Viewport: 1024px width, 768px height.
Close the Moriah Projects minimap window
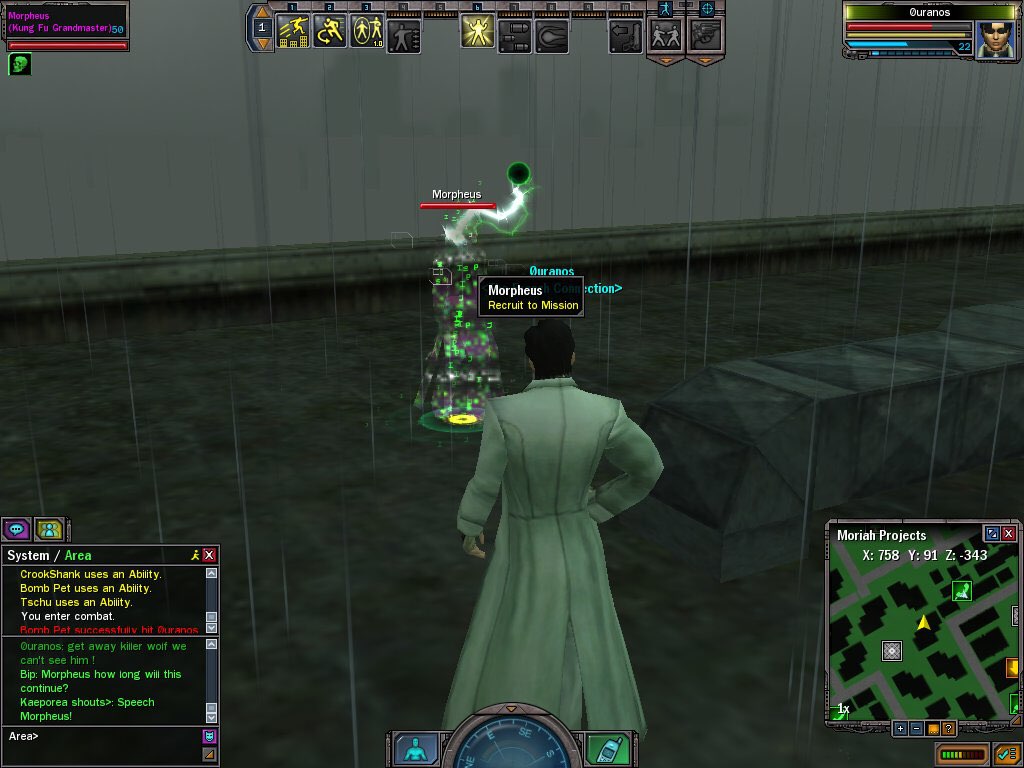point(1008,534)
